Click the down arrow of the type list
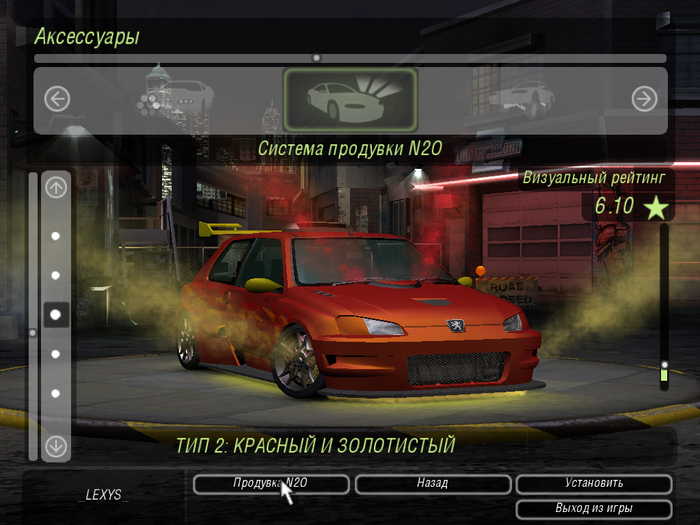 click(56, 445)
